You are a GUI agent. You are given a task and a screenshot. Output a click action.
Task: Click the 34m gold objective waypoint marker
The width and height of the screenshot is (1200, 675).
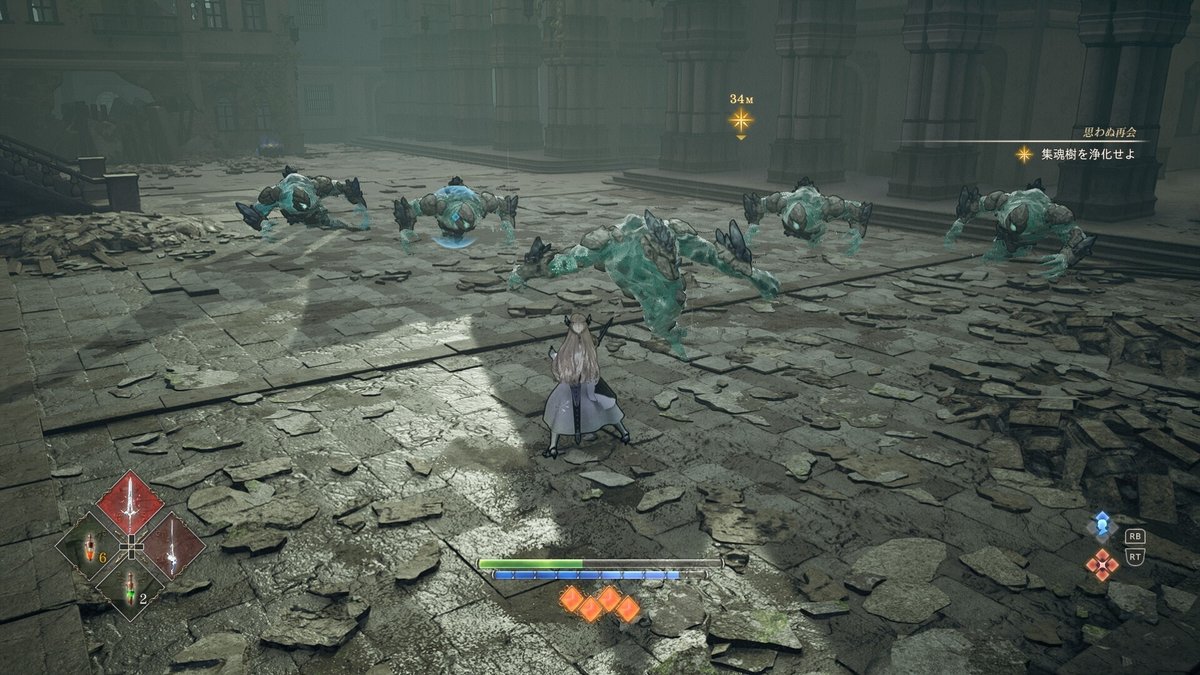[x=740, y=120]
